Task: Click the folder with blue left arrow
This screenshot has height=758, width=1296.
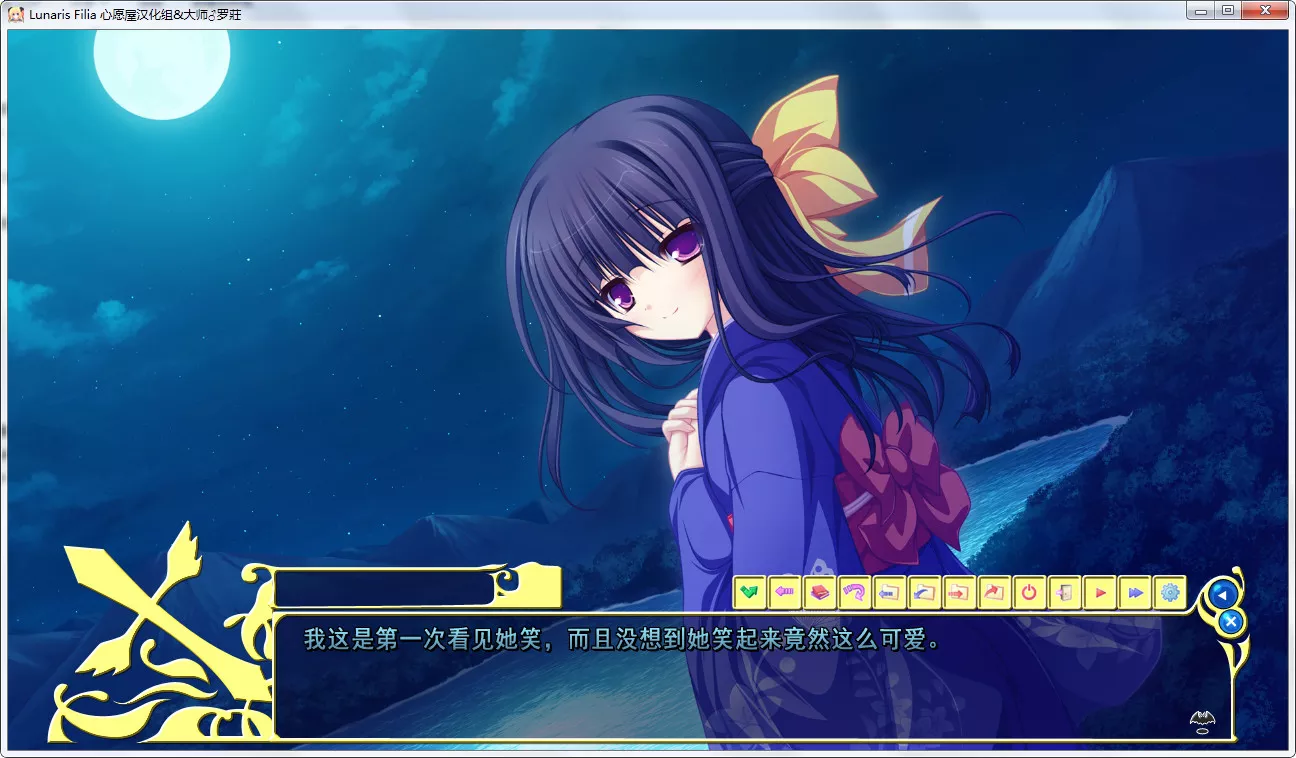Action: pos(889,592)
